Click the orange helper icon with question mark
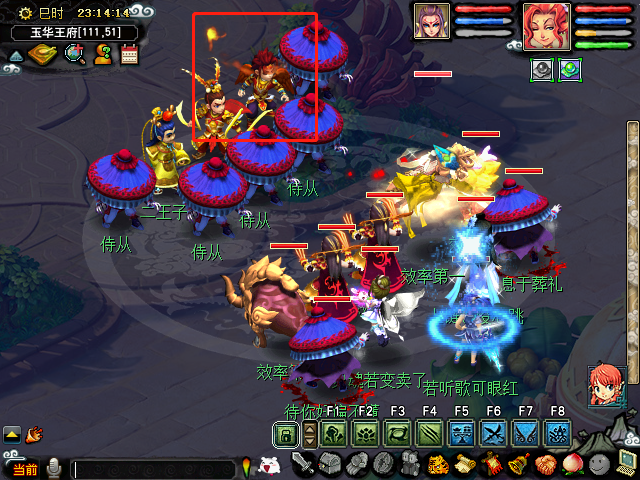Screen dimensions: 640x480 coord(102,54)
